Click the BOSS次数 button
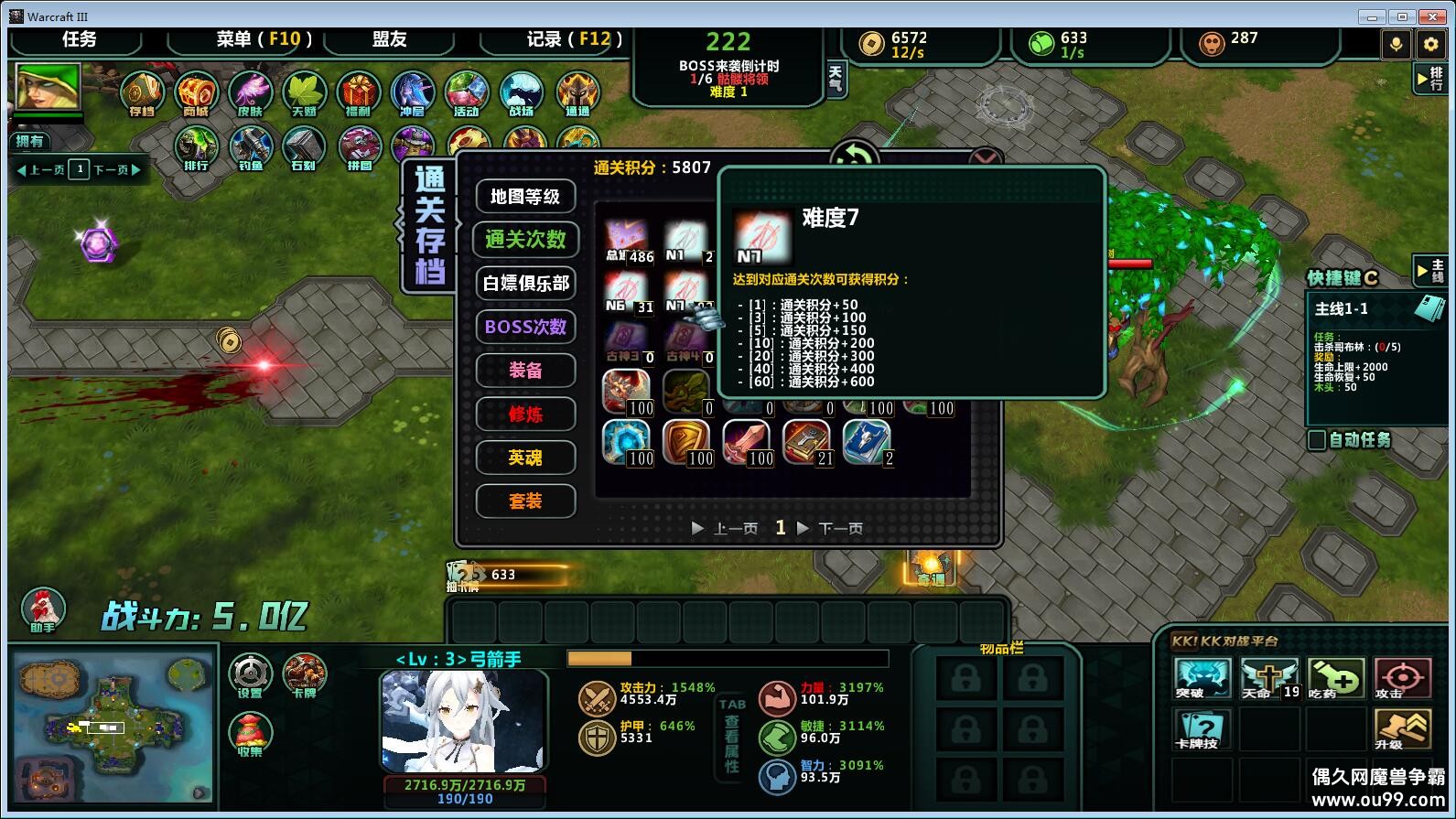The image size is (1456, 819). 525,327
